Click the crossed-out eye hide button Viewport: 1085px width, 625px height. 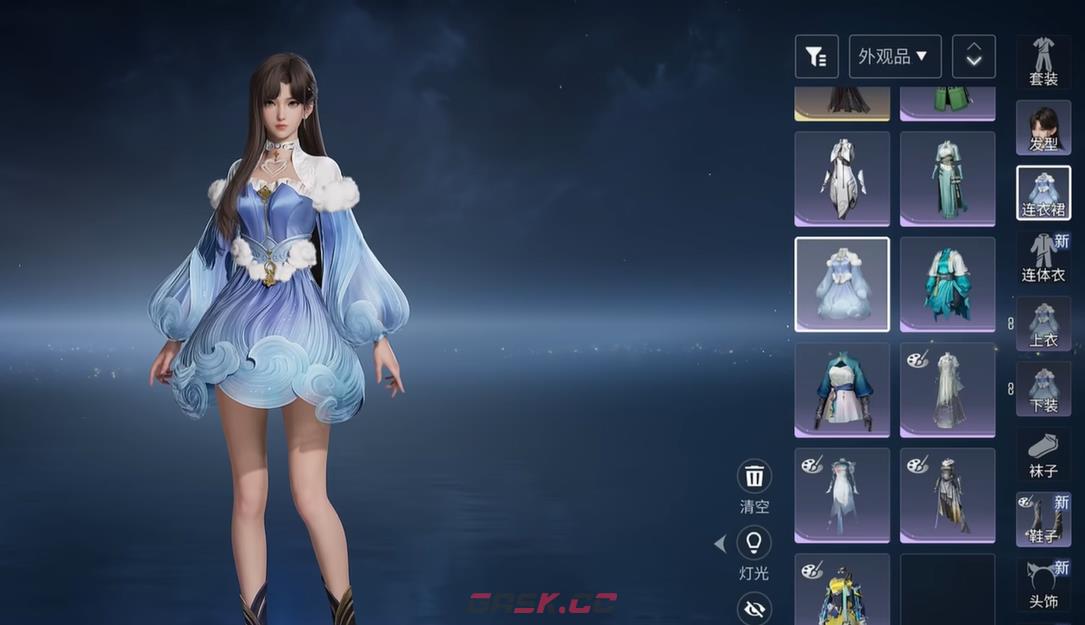[754, 607]
